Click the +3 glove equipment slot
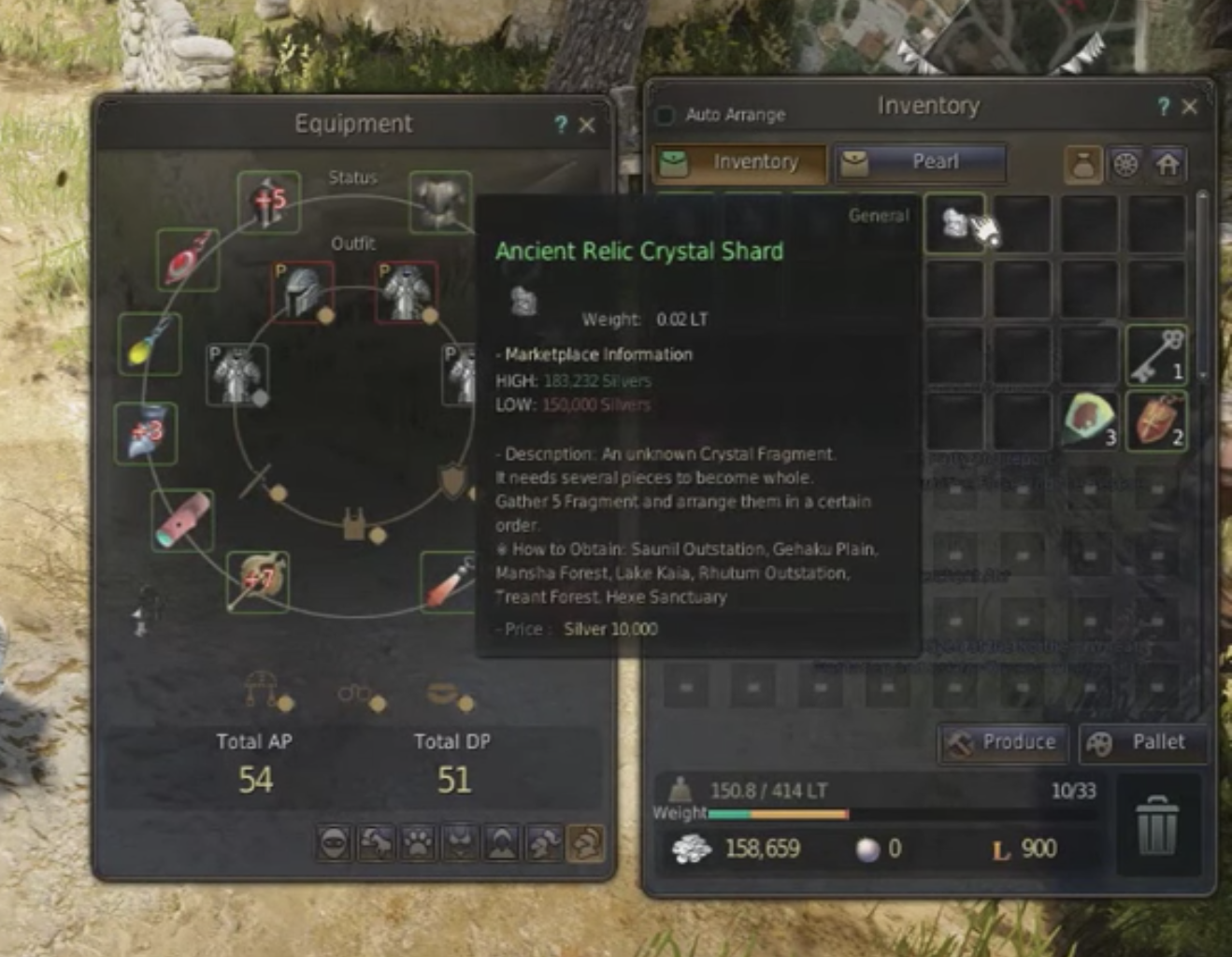 point(146,434)
